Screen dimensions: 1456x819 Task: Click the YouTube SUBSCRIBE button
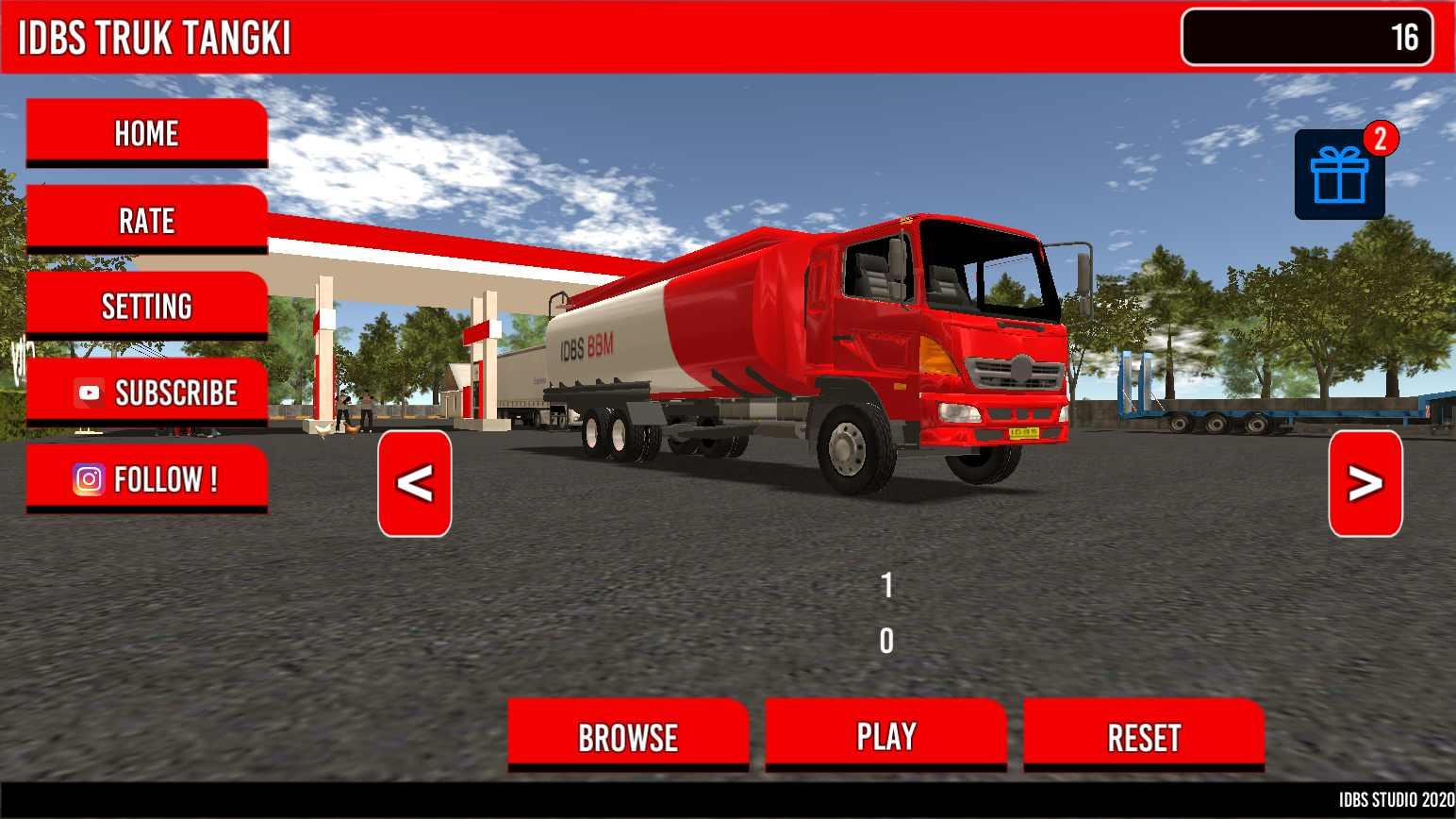pyautogui.click(x=146, y=393)
